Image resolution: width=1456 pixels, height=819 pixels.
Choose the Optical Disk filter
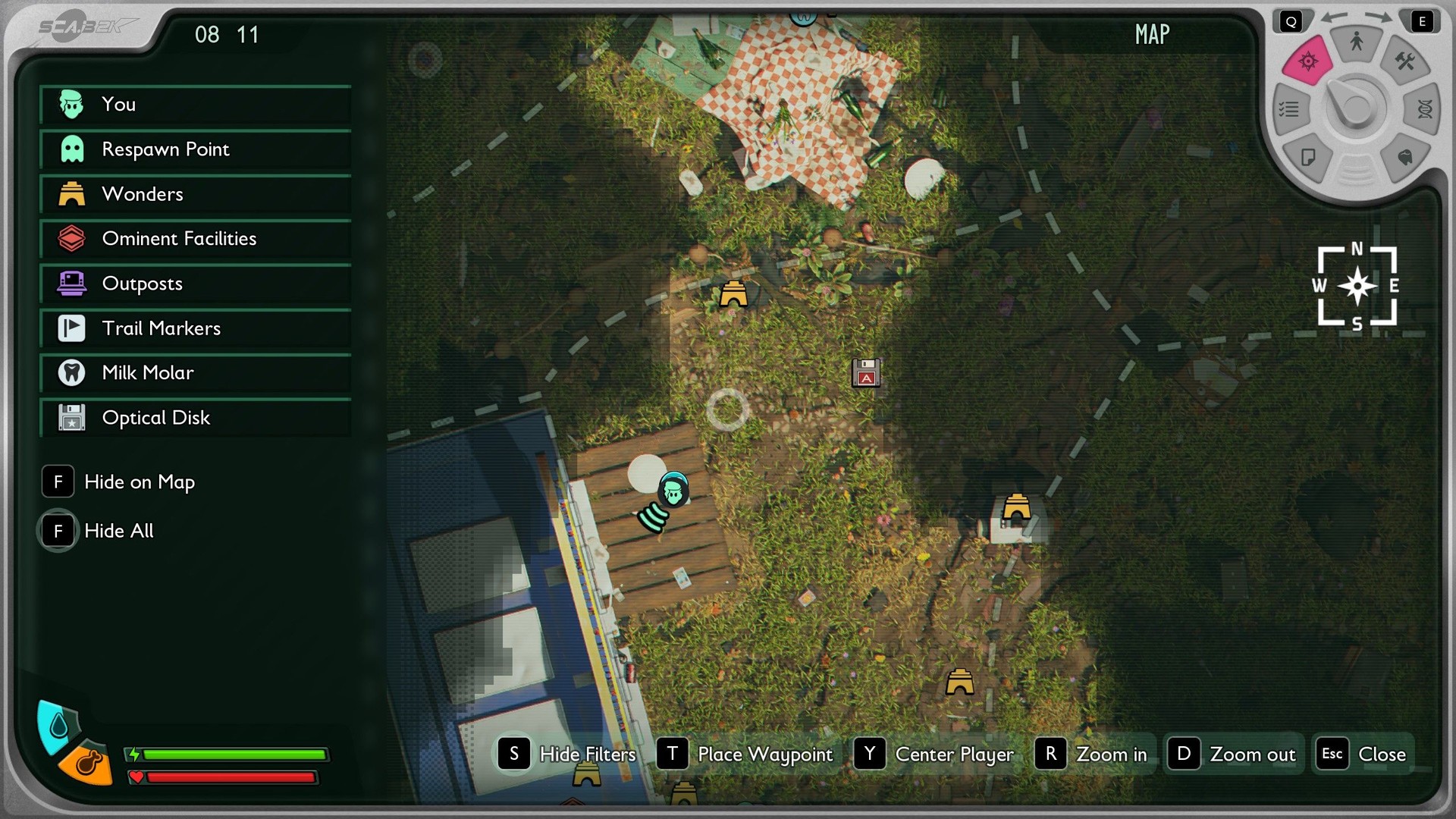pos(195,418)
